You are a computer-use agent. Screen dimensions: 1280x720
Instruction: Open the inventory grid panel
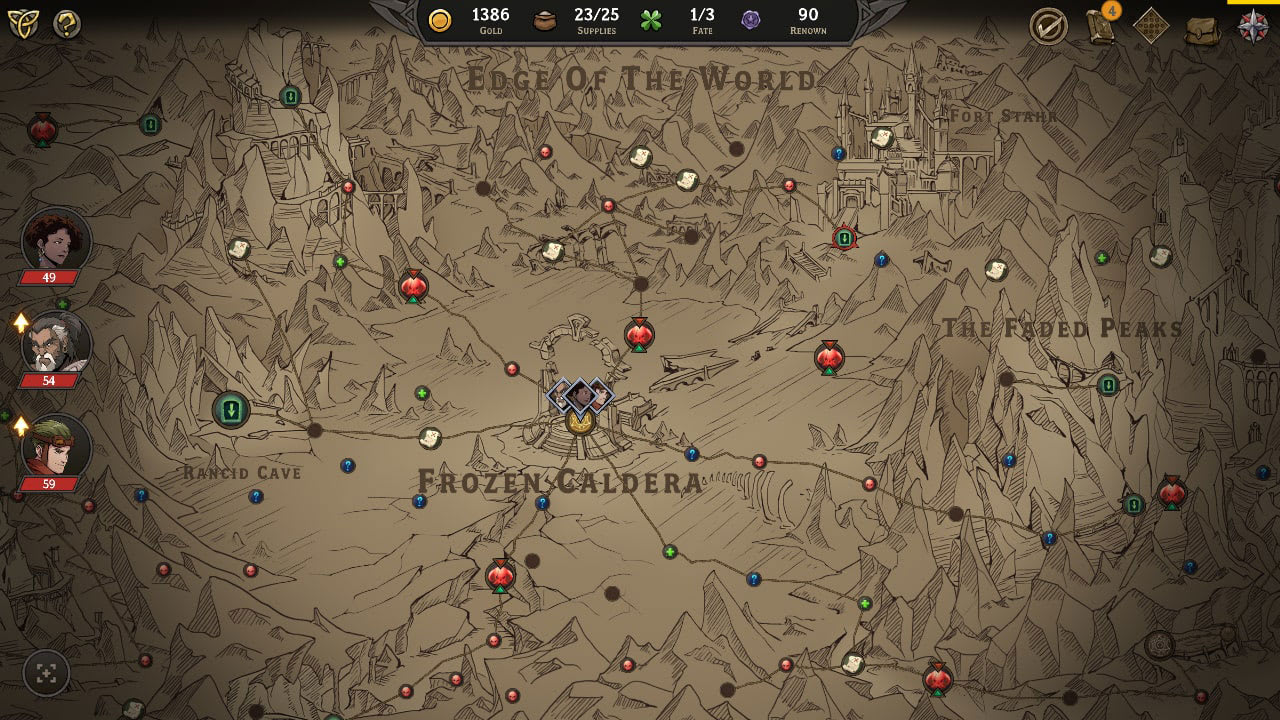point(1149,26)
